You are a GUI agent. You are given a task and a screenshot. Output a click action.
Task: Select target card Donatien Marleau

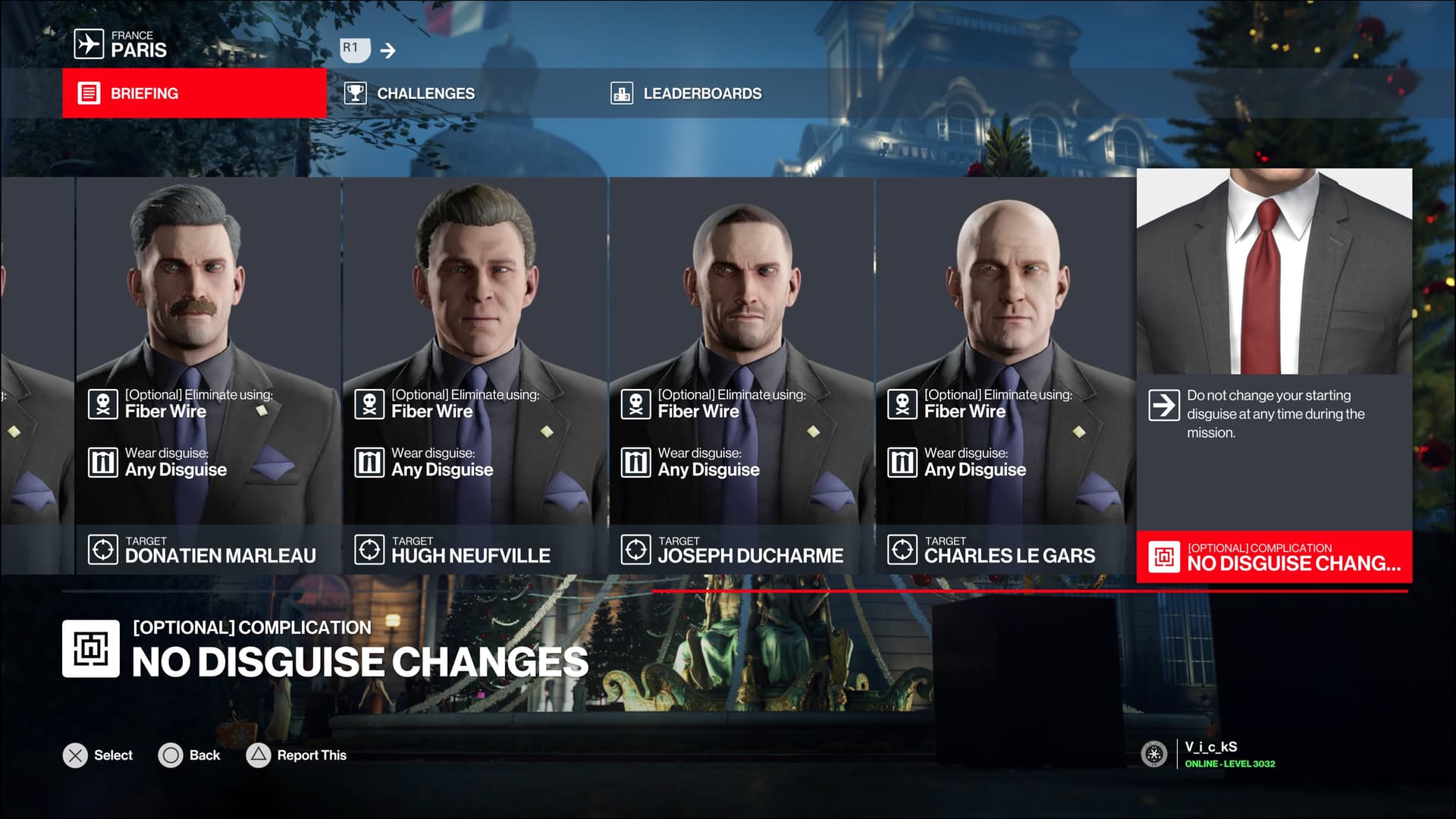point(209,375)
